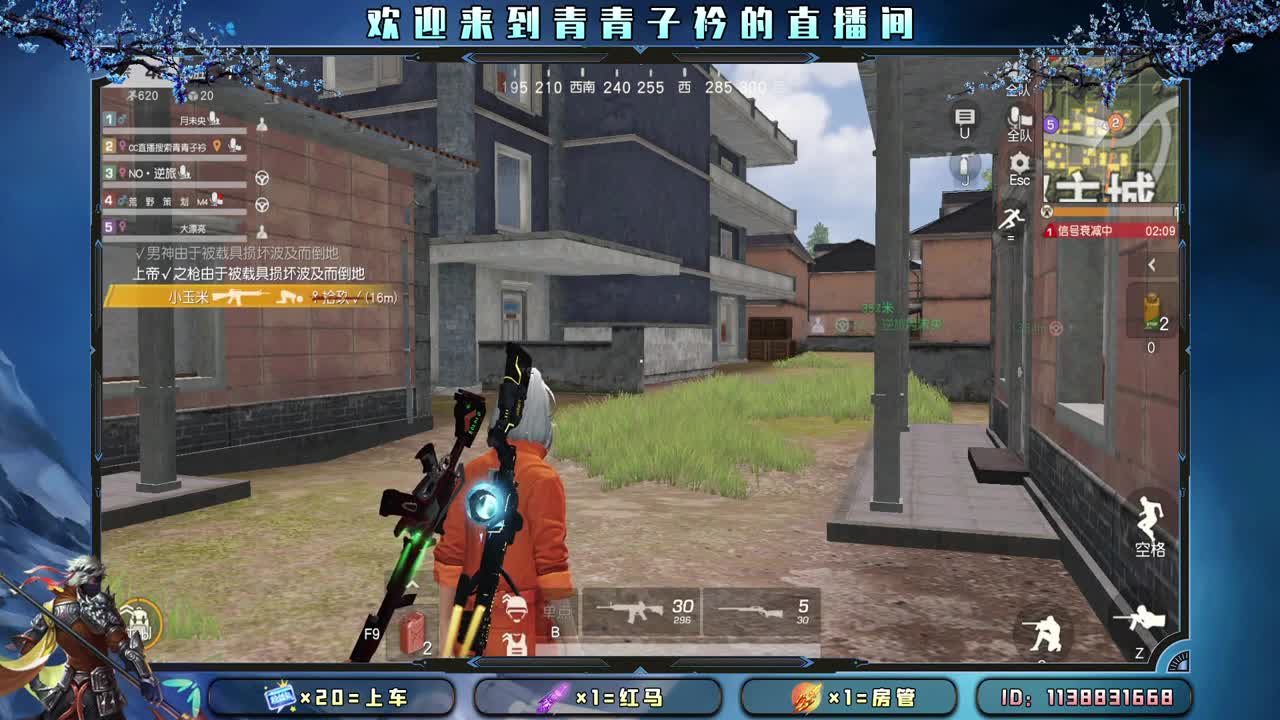
Task: Expand the throwable list with the up arrow
Action: [413, 583]
